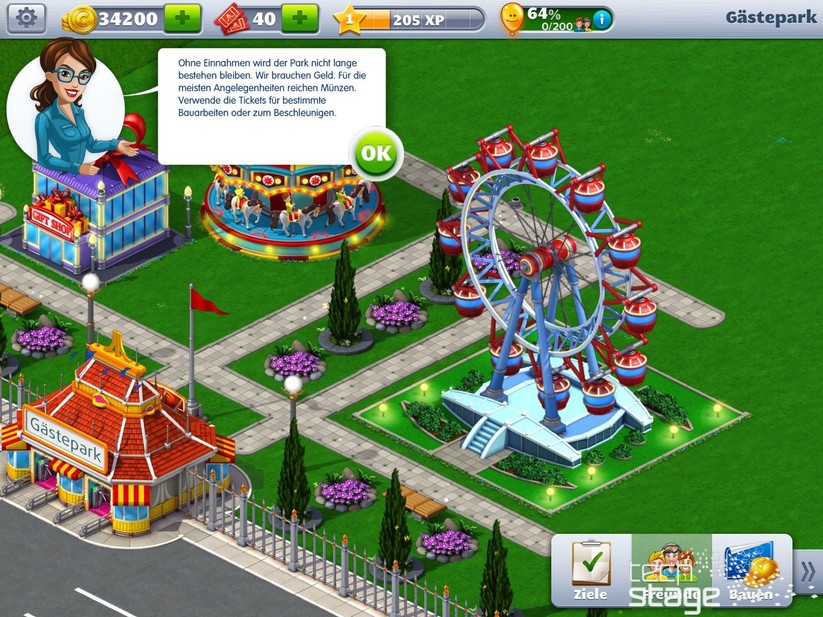The image size is (823, 617).
Task: Show park rating info with the blue i
Action: click(x=601, y=18)
